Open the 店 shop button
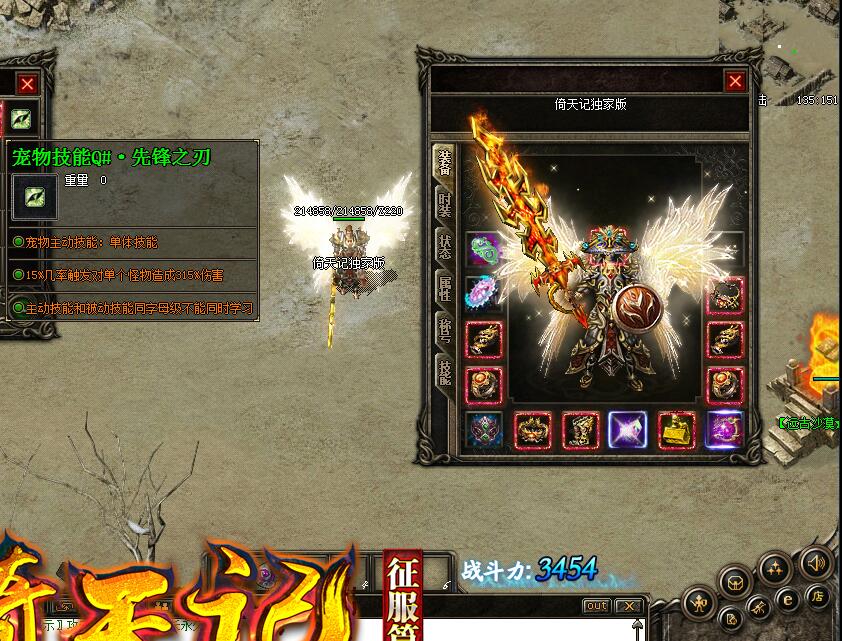This screenshot has height=641, width=842. (x=817, y=596)
